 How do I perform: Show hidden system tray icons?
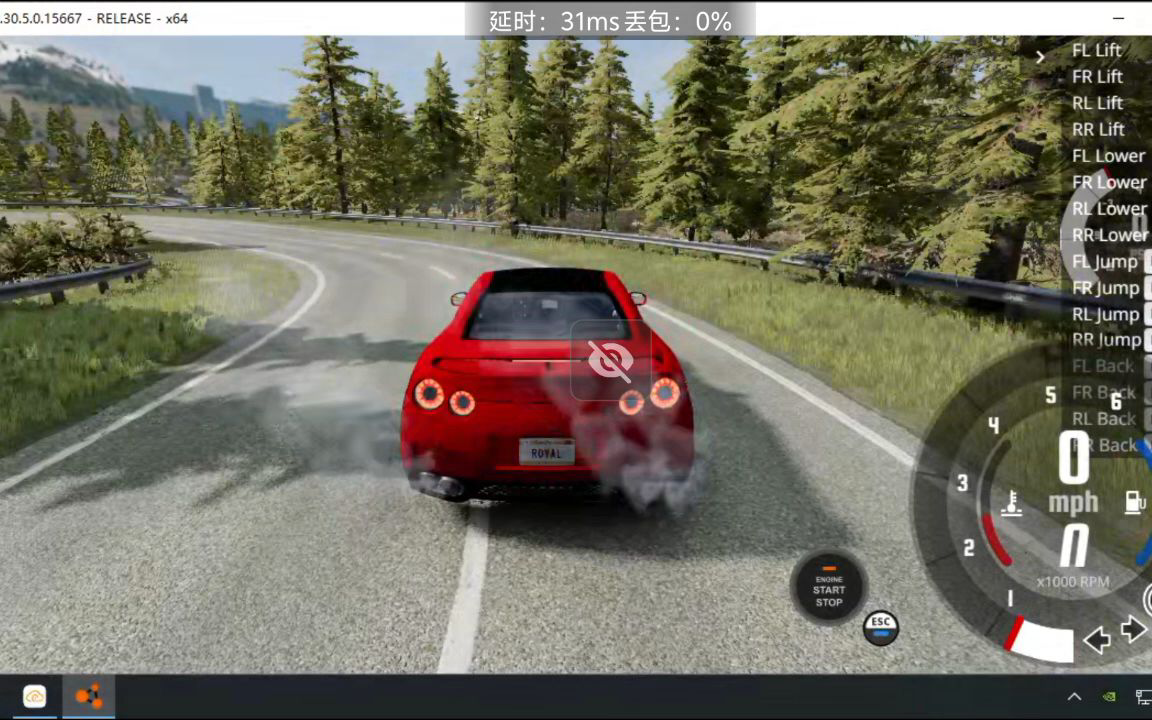coord(1074,697)
